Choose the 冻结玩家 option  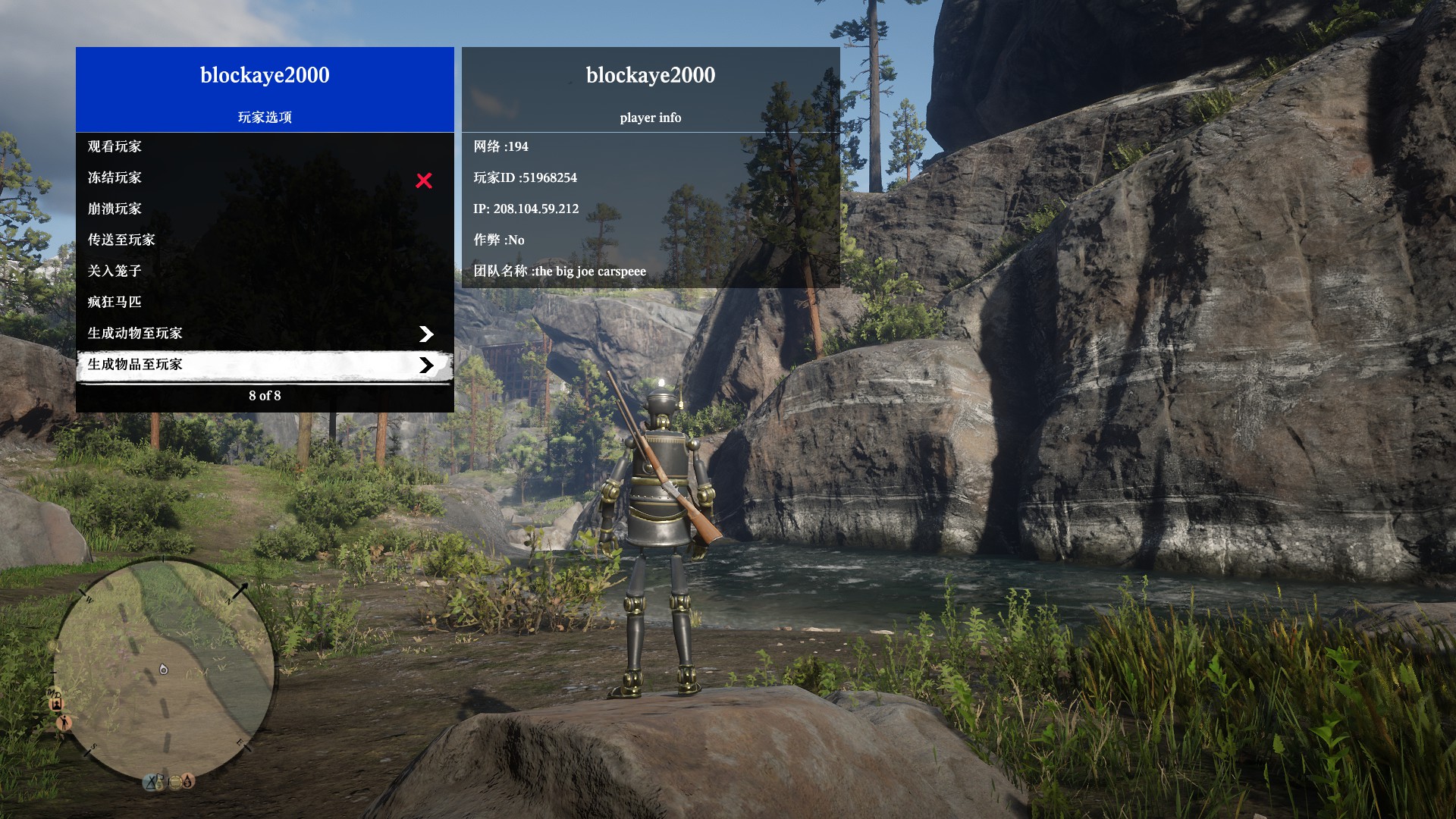click(x=115, y=177)
